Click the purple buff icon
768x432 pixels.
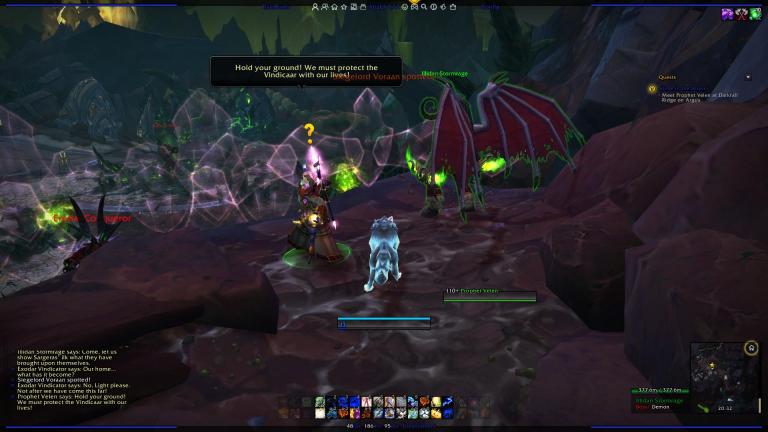(728, 13)
